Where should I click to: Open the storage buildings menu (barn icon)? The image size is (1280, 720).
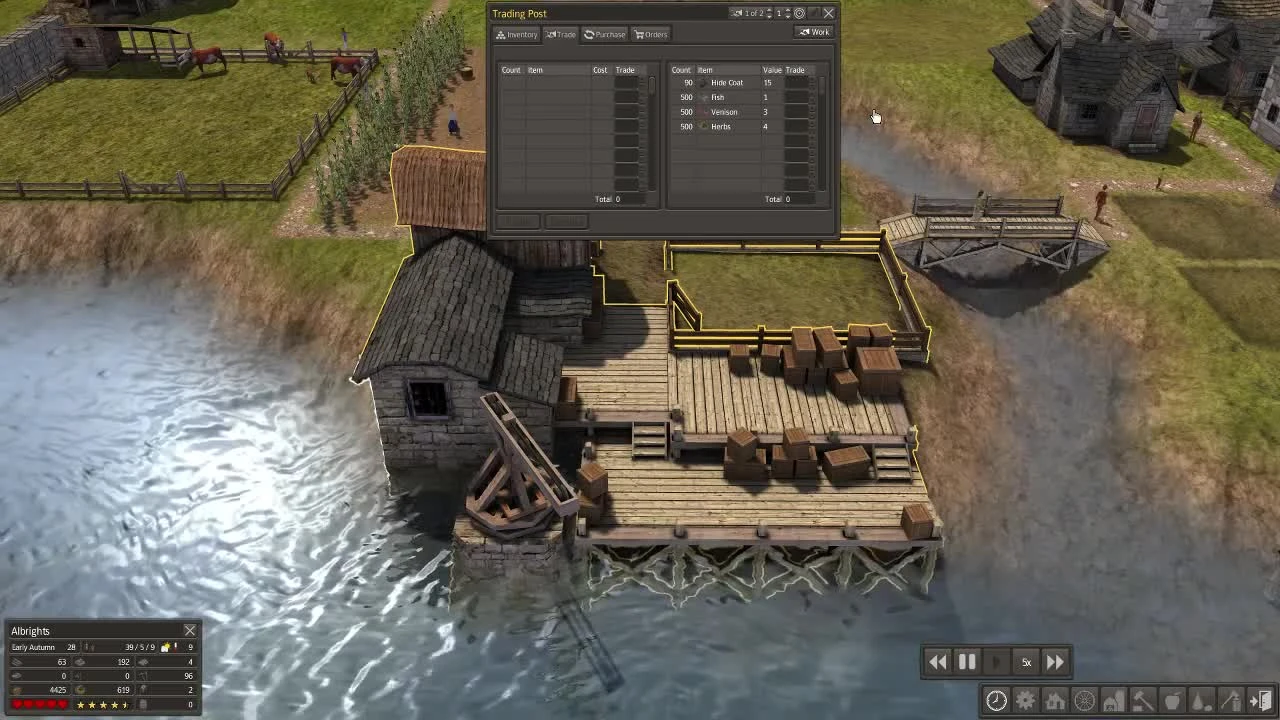1112,700
